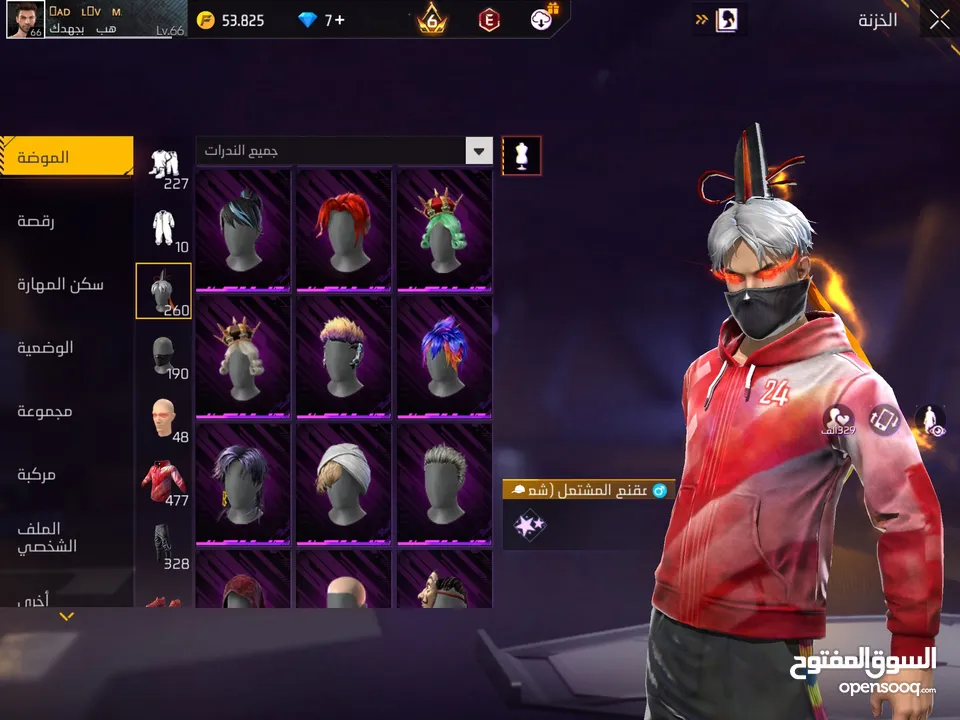The height and width of the screenshot is (720, 960).
Task: Pick the red spiky hair item
Action: [x=343, y=228]
